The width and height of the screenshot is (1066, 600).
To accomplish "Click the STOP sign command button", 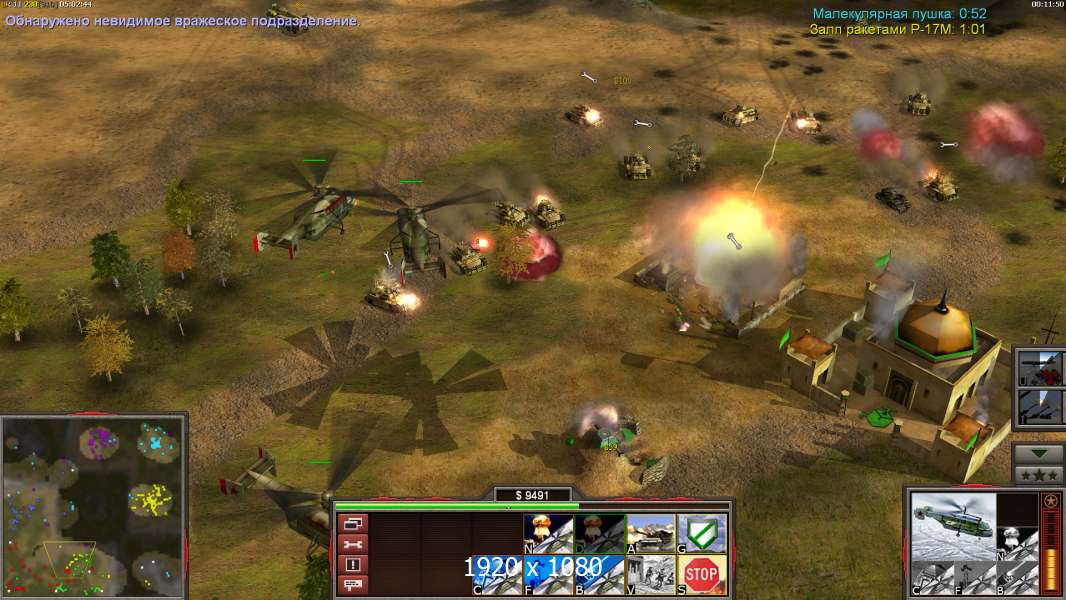I will pos(702,575).
